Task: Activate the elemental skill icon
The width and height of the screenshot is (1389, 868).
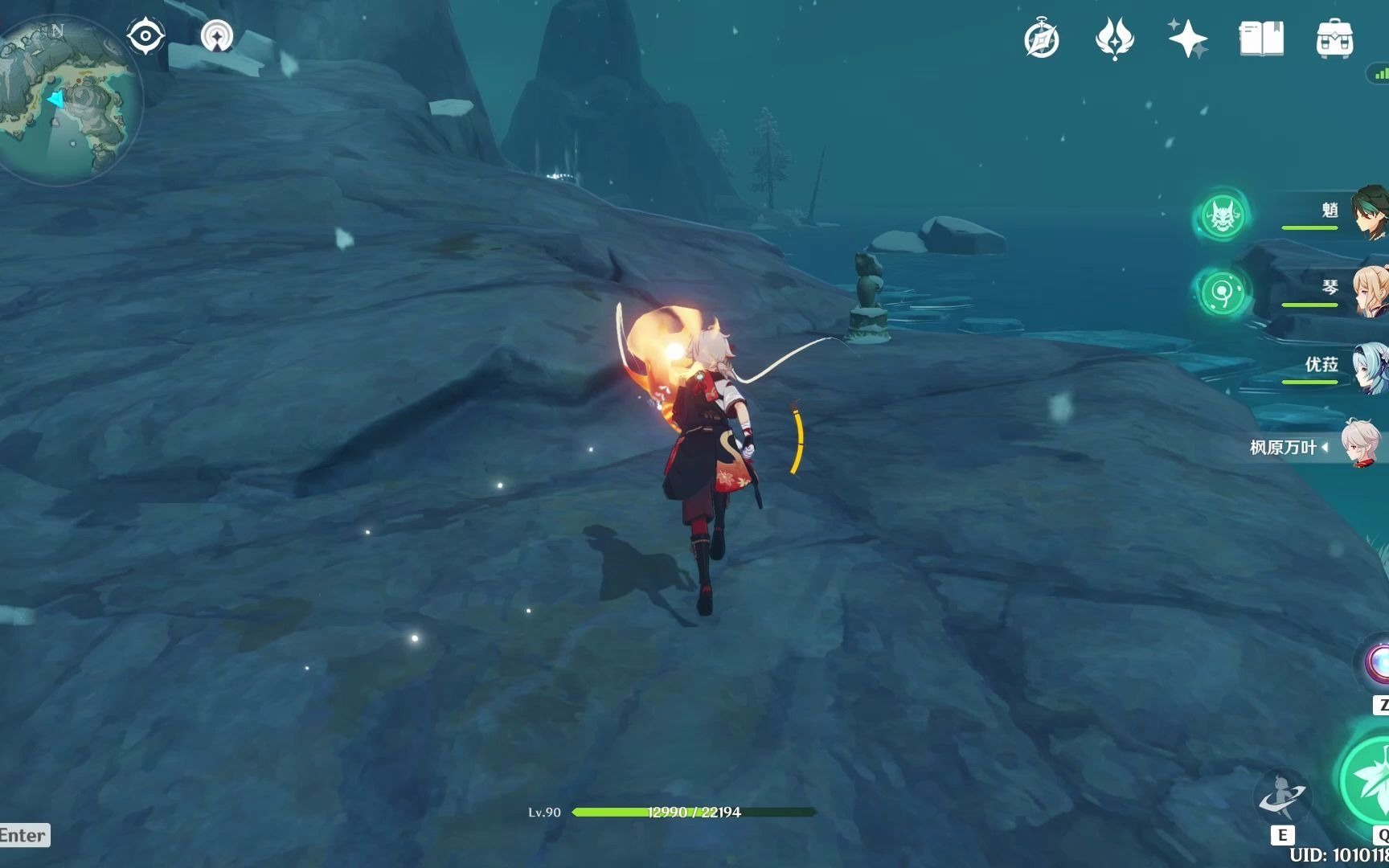Action: [x=1283, y=796]
